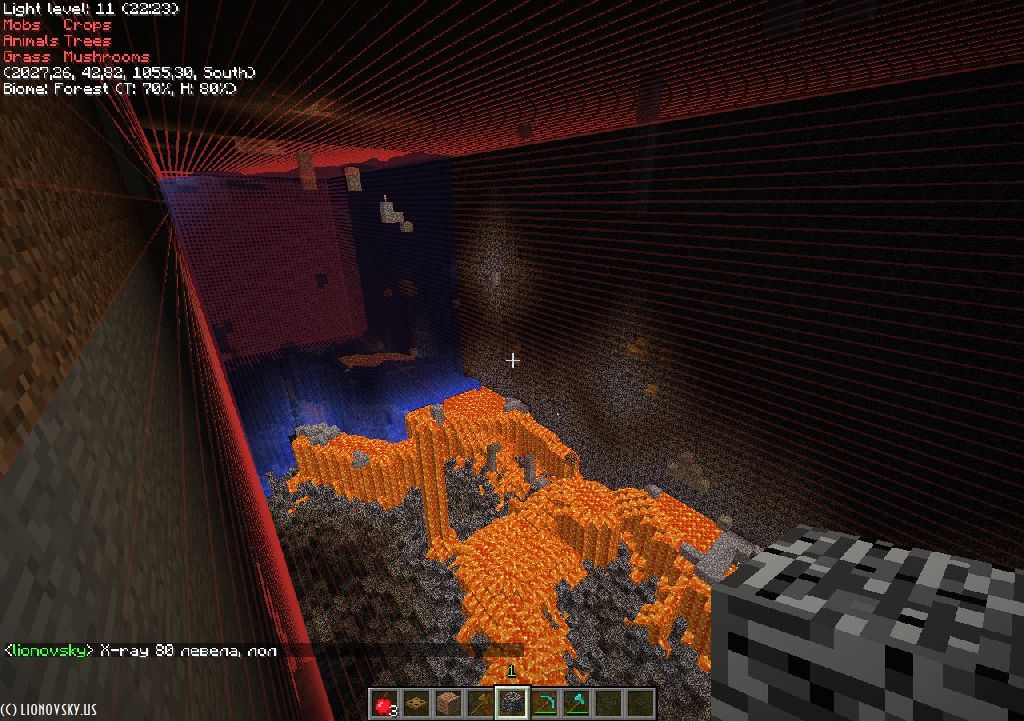Select the red apple hotbar slot
1024x721 pixels.
[385, 703]
